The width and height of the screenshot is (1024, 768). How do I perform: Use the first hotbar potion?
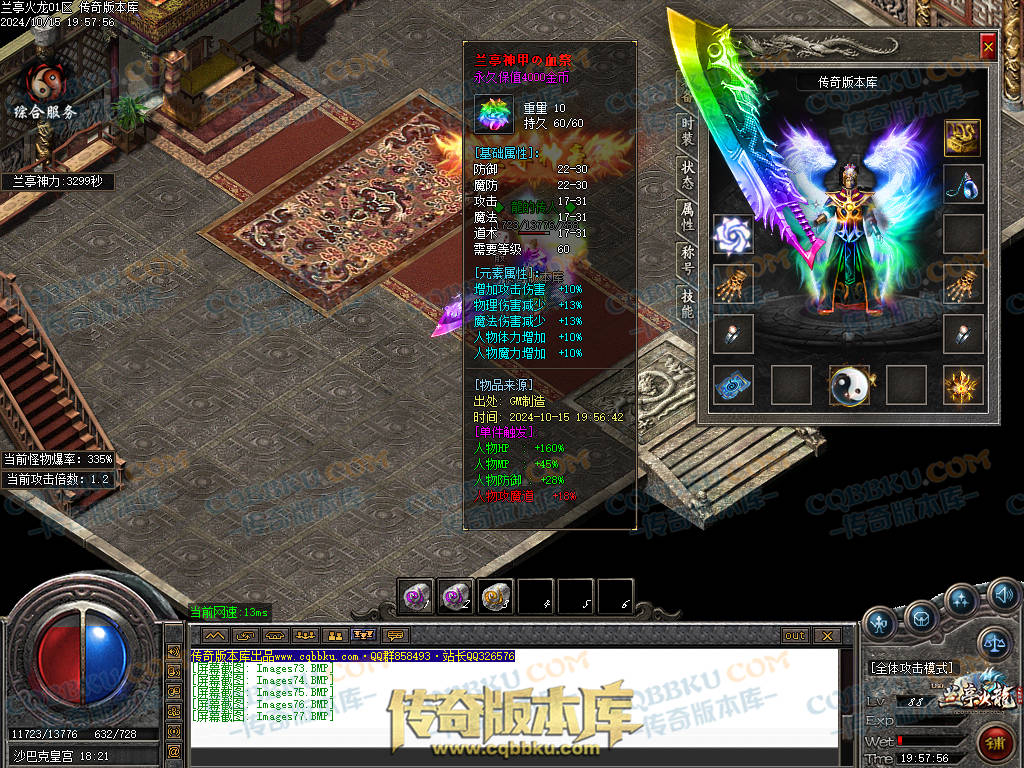(x=416, y=597)
